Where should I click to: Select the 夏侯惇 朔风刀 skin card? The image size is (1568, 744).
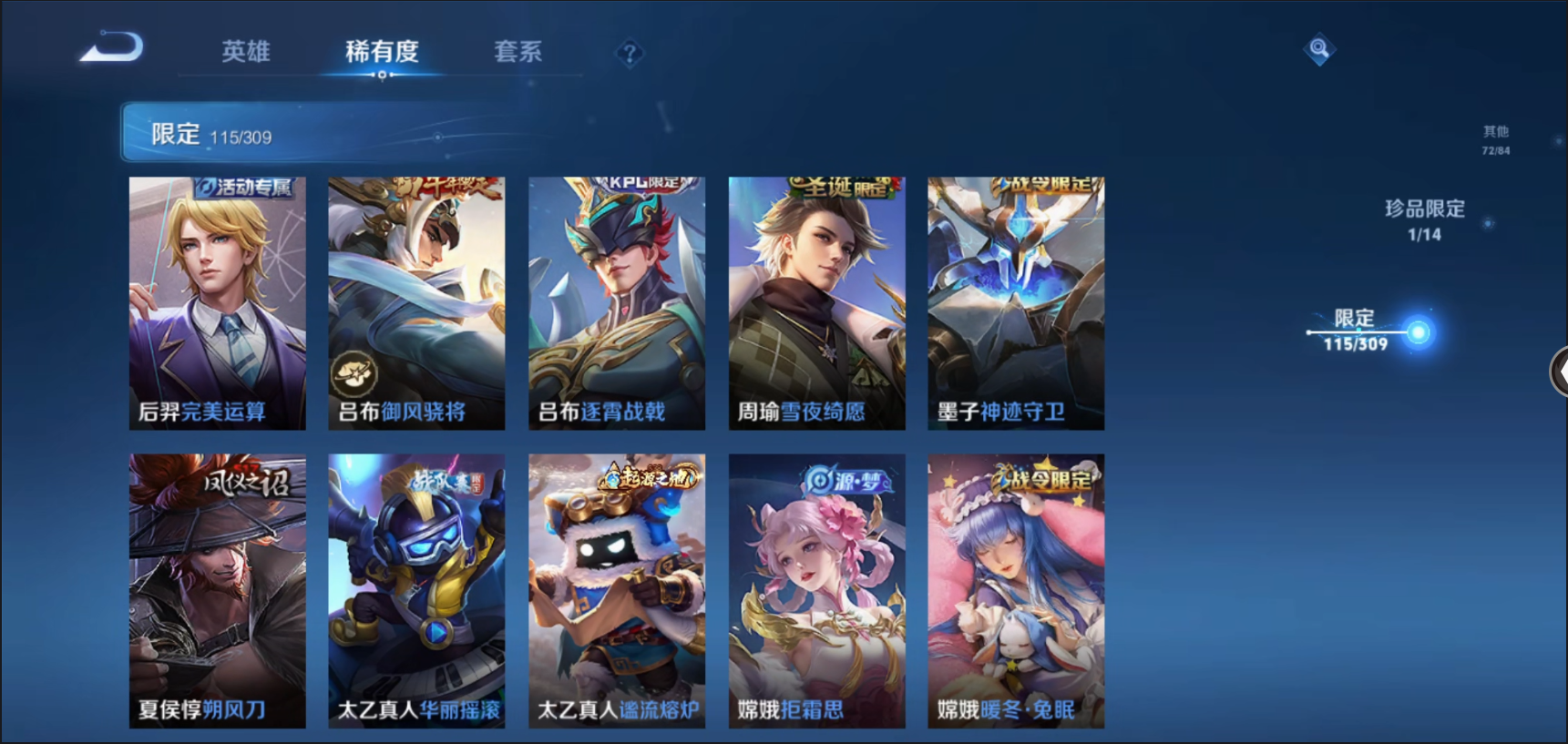(x=218, y=590)
